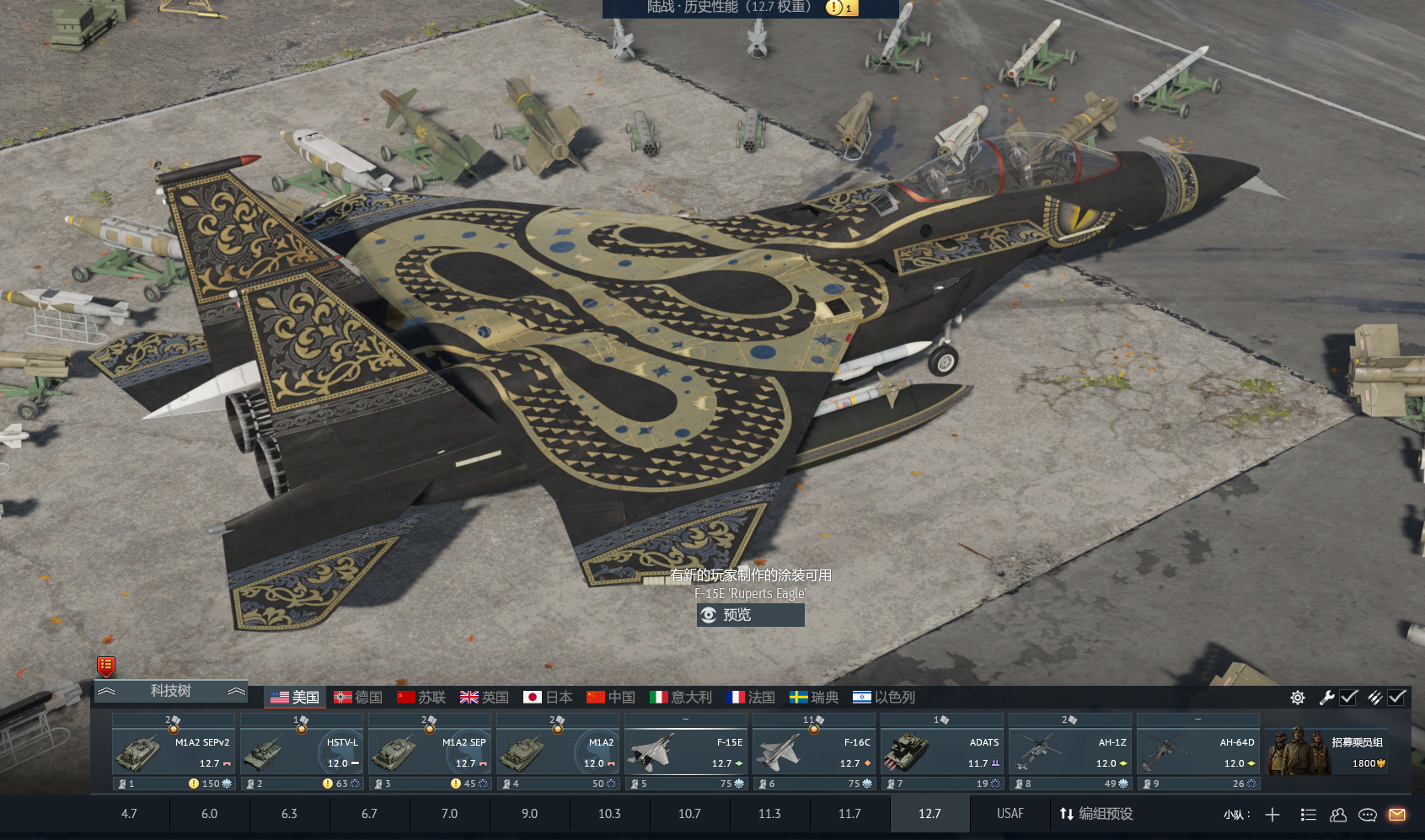The height and width of the screenshot is (840, 1425).
Task: Select the 苏联 nation tab
Action: (x=421, y=698)
